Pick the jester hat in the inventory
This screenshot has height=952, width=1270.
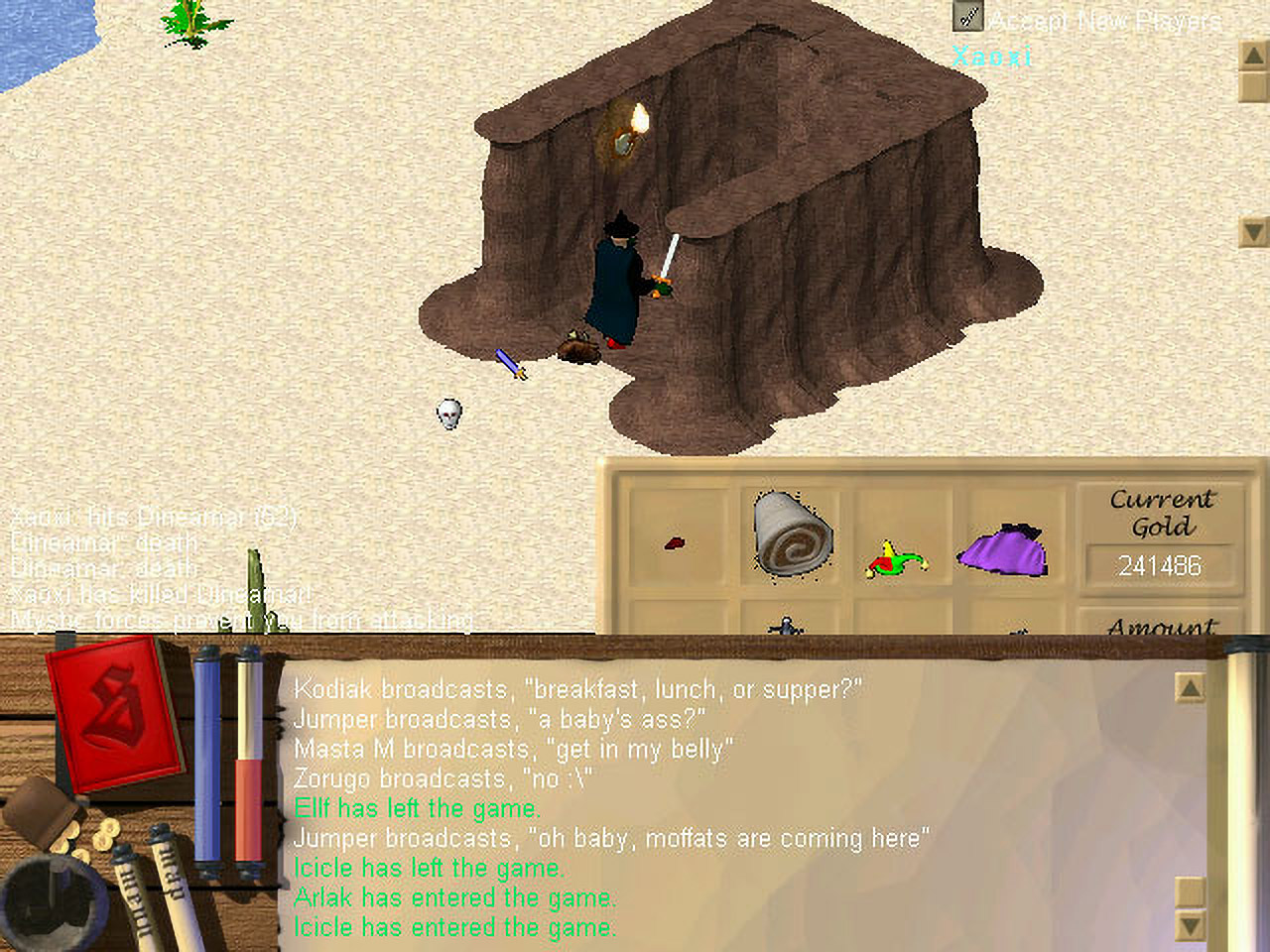tap(897, 559)
